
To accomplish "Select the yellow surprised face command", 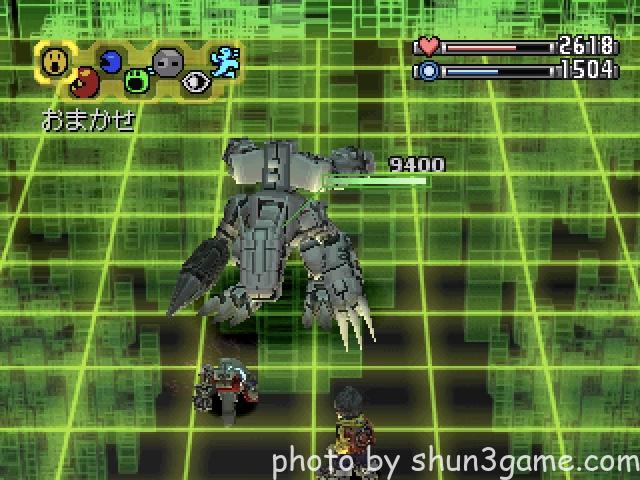I will coord(55,62).
